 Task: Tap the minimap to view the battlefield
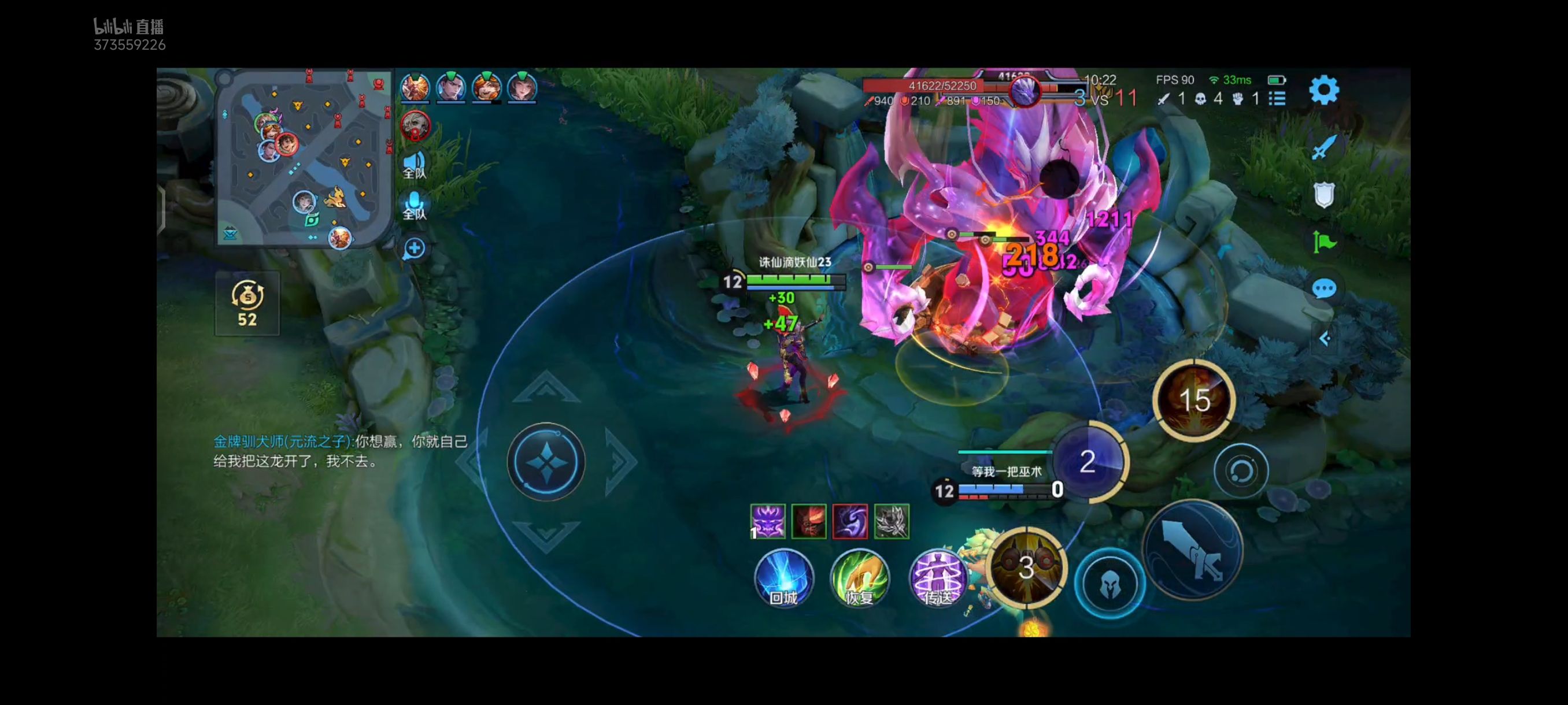click(304, 158)
